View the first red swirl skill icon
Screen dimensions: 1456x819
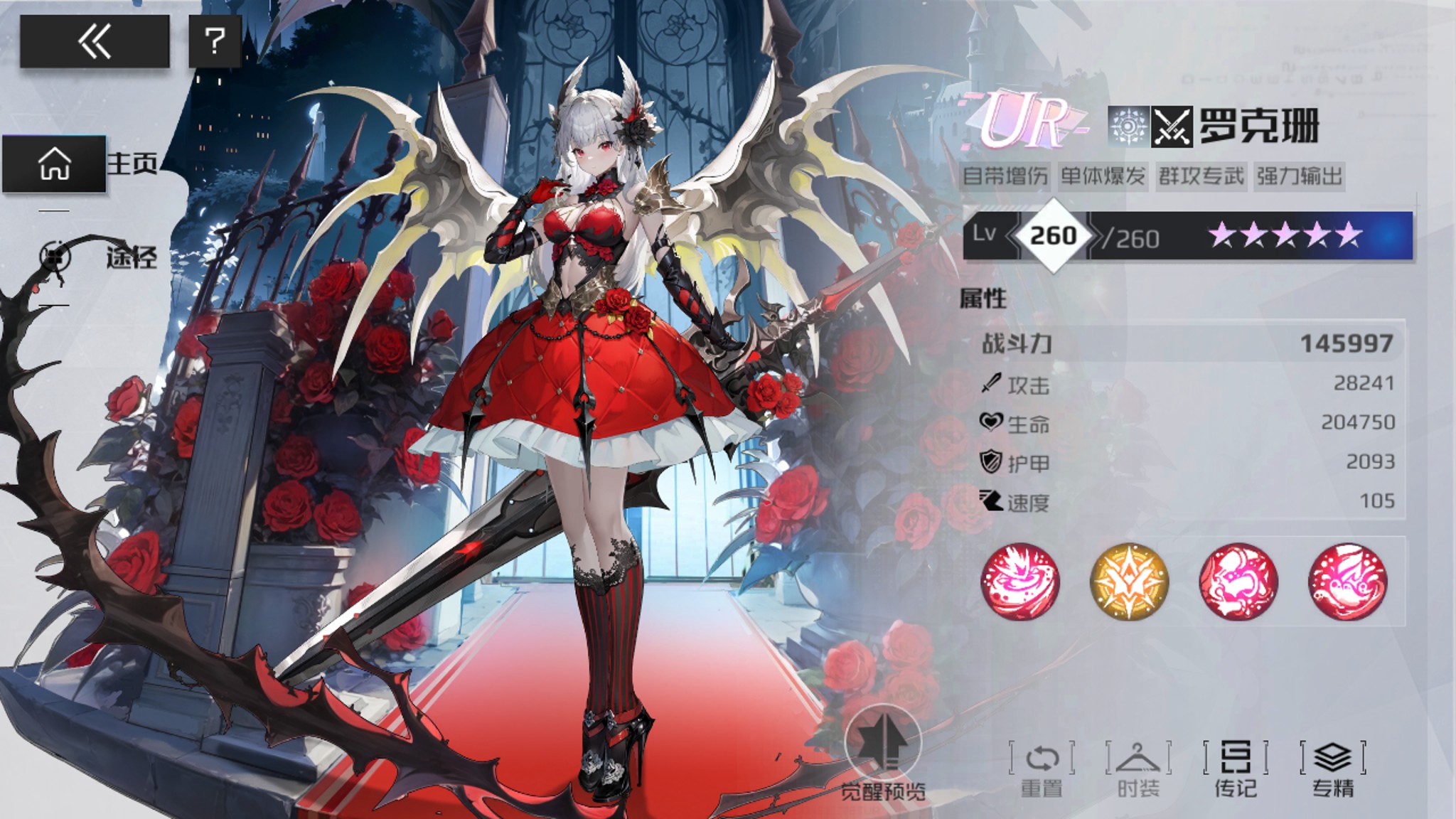click(x=1020, y=580)
